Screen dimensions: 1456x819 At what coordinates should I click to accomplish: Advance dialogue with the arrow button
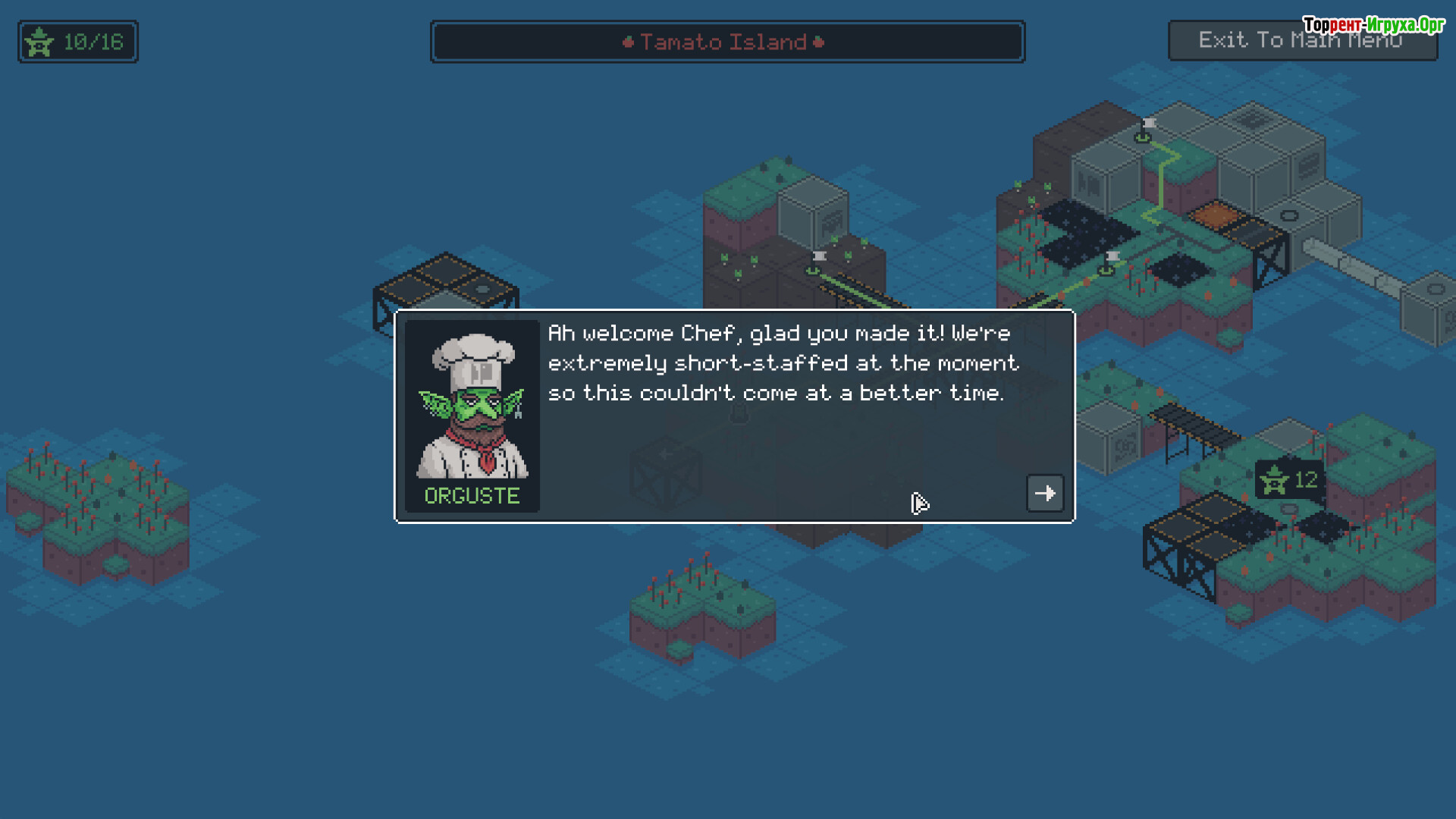click(x=1044, y=494)
